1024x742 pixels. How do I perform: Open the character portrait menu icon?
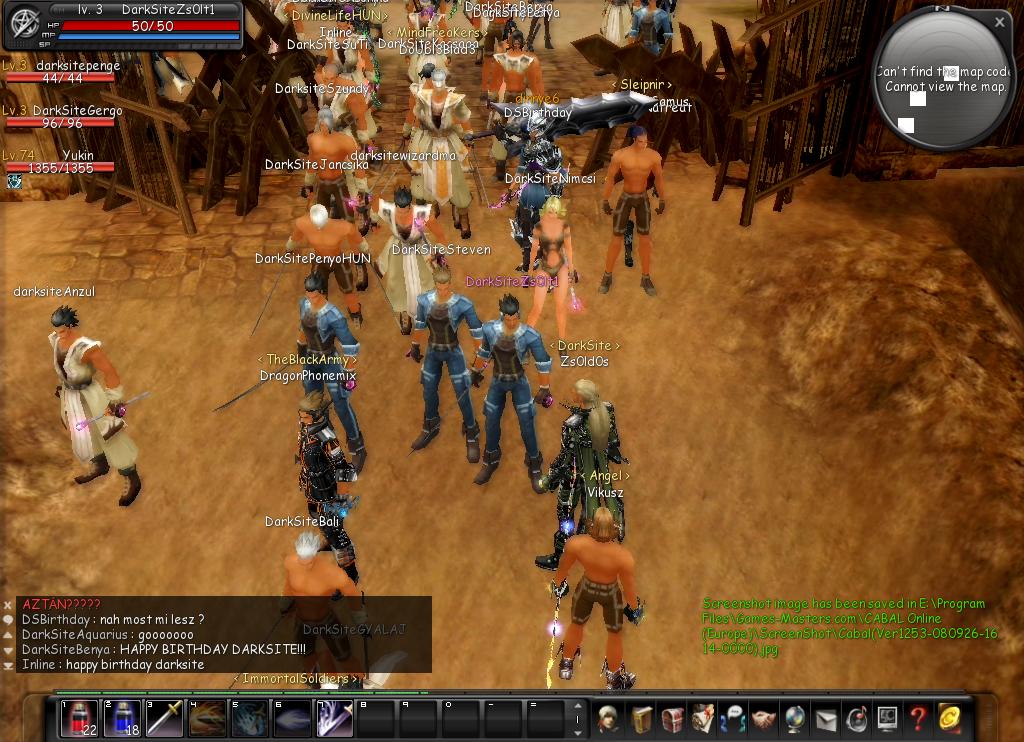click(608, 718)
